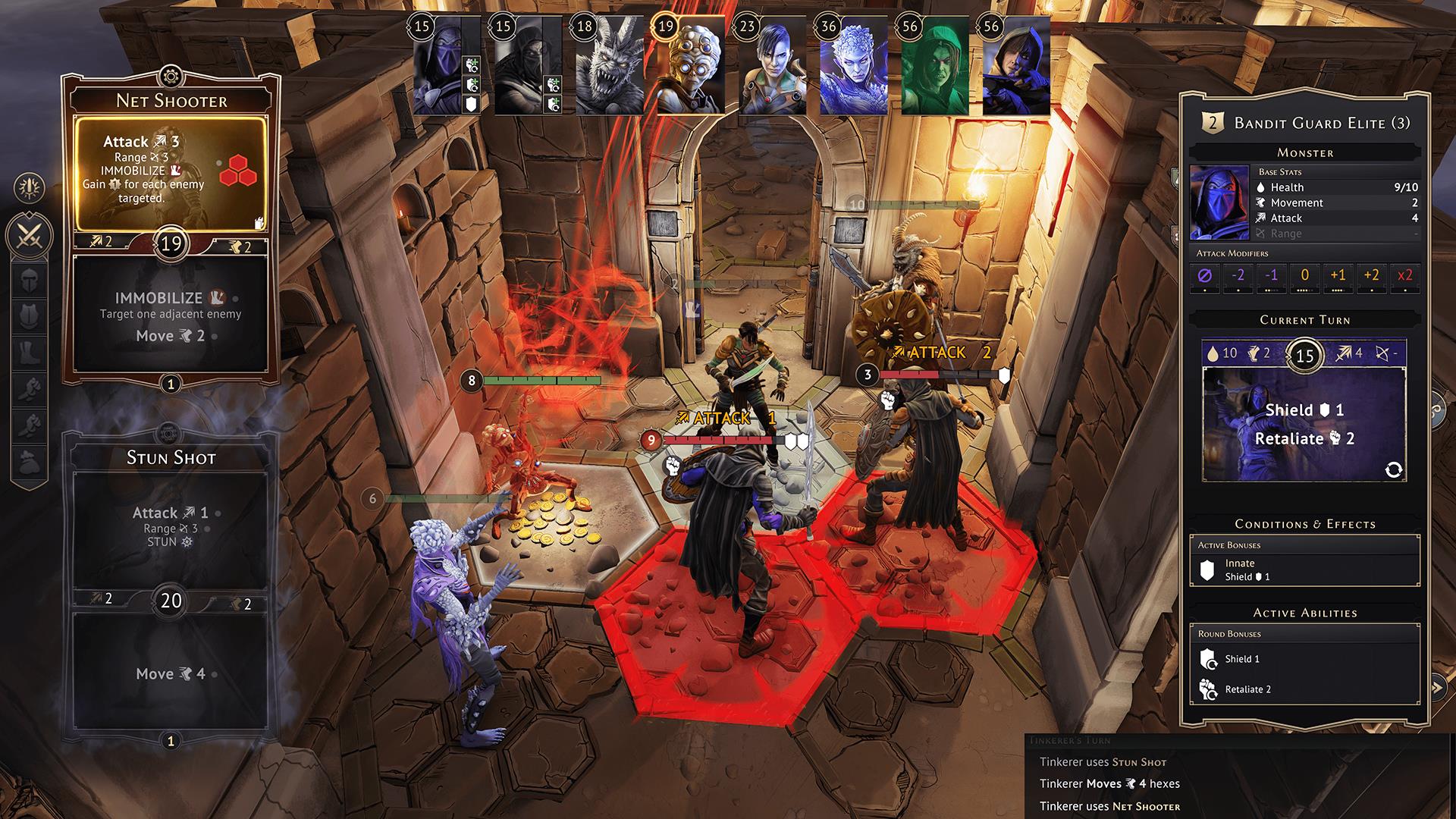The image size is (1456, 819).
Task: Select the helmet equipment slot
Action: (30, 278)
